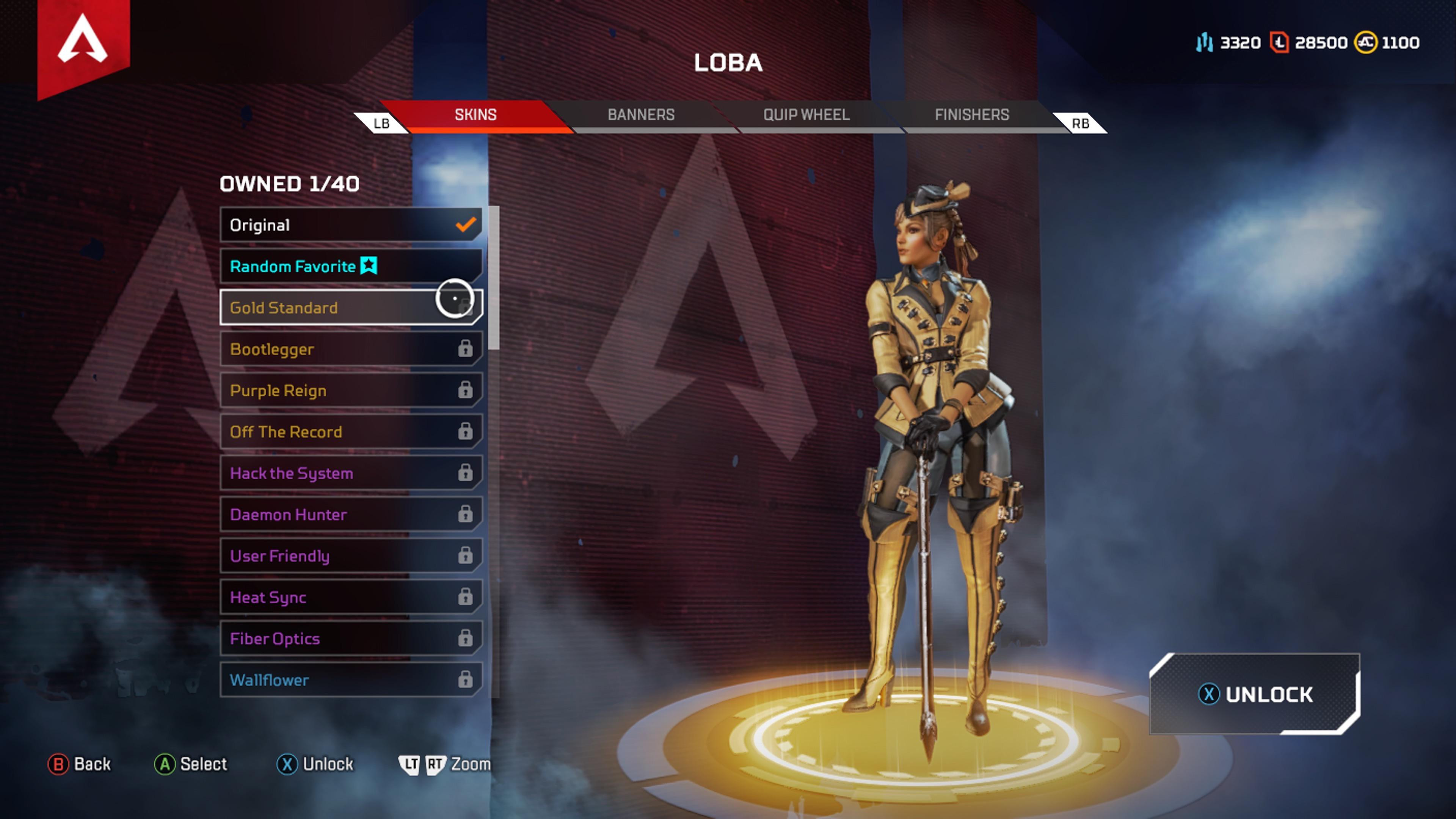Choose the Random Favorite skin option
This screenshot has width=1456, height=819.
[x=350, y=266]
